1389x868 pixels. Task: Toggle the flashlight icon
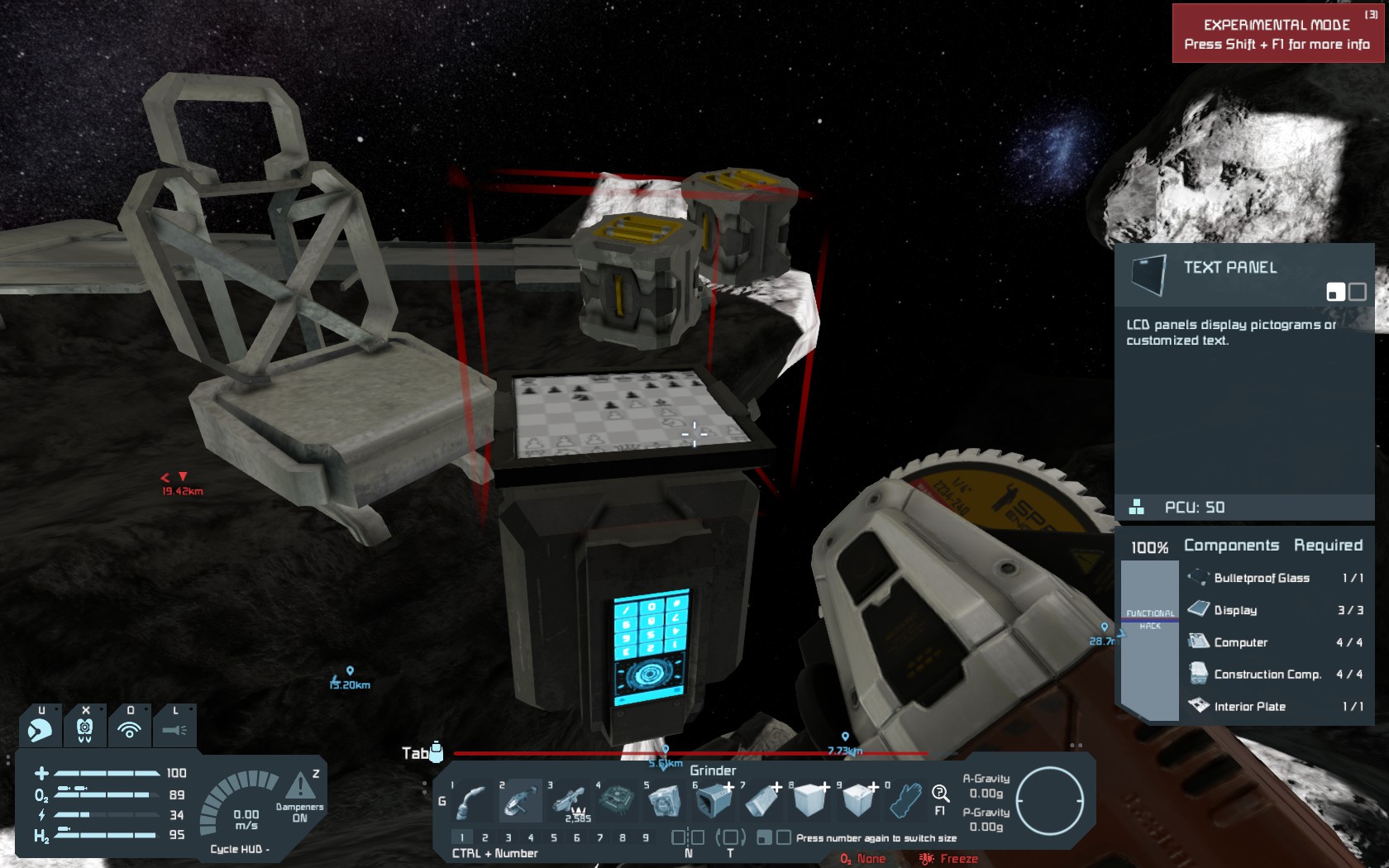174,729
